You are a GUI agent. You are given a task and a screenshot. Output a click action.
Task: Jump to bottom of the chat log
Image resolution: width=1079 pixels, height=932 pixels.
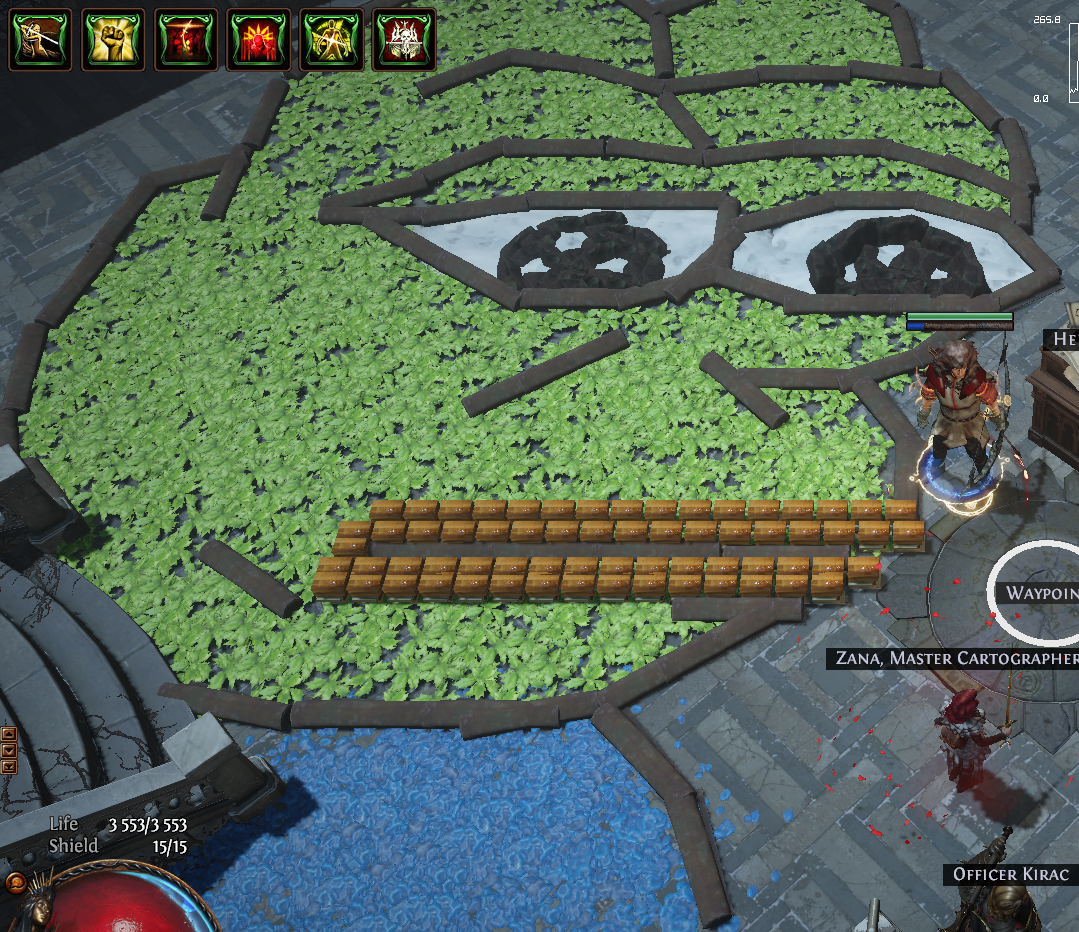10,766
